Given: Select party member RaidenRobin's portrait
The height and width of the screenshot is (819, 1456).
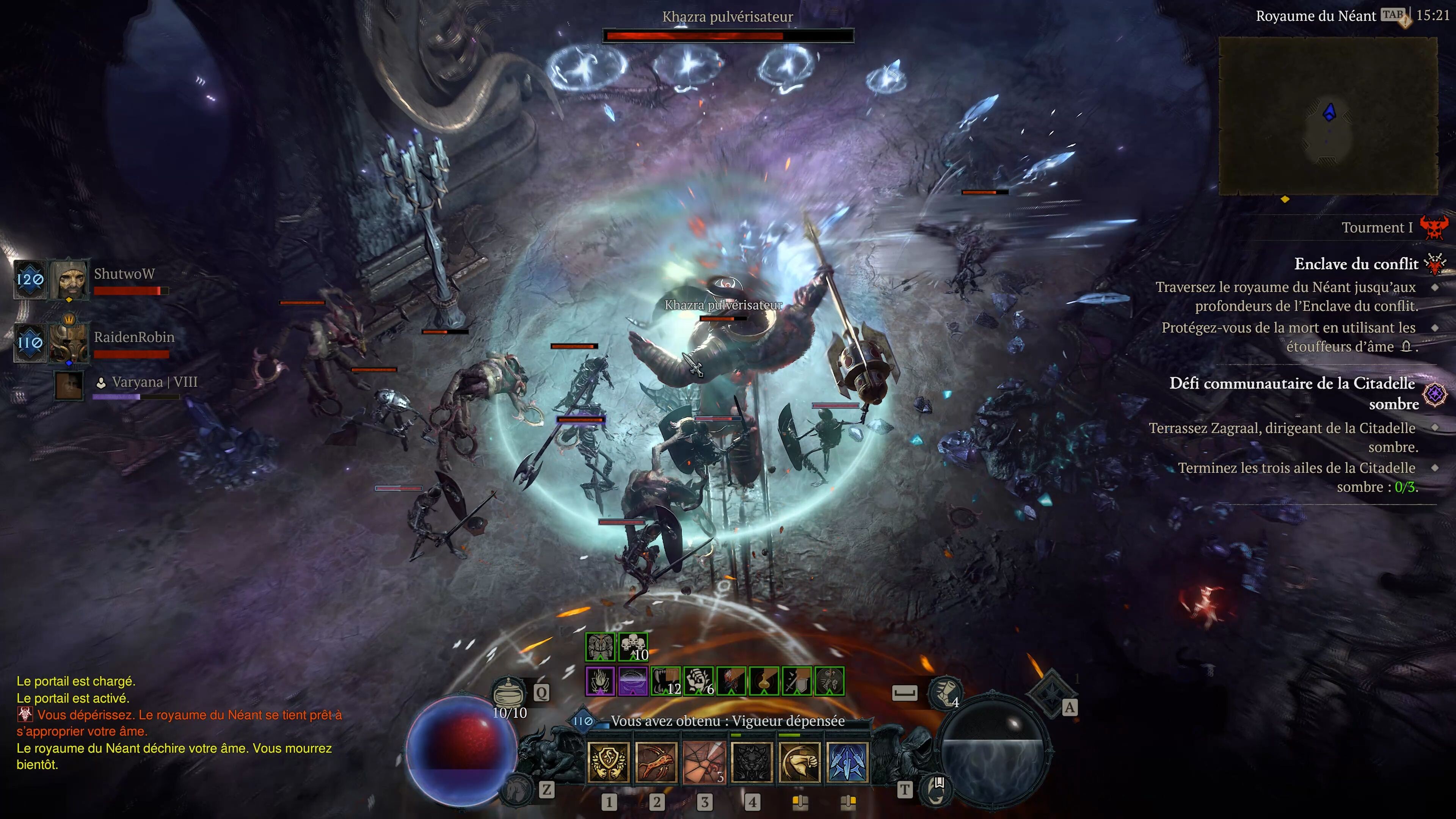Looking at the screenshot, I should (69, 342).
